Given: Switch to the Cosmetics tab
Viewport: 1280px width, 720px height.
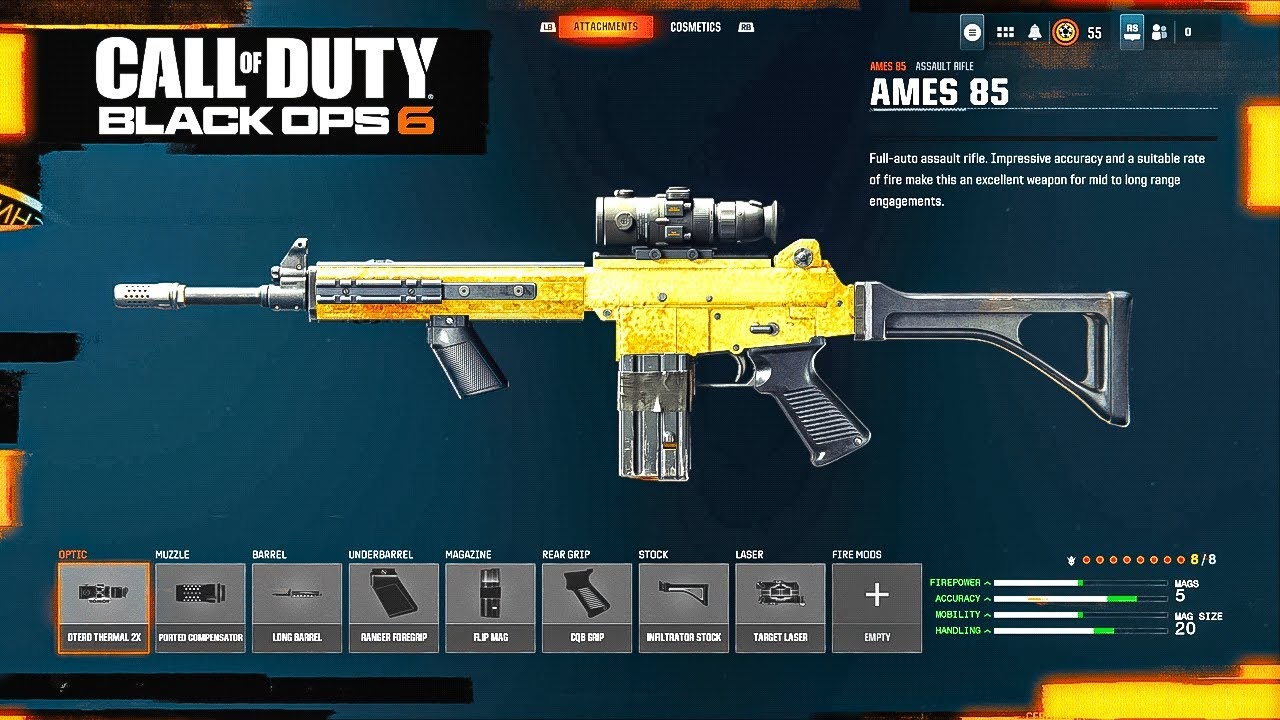Looking at the screenshot, I should click(697, 27).
